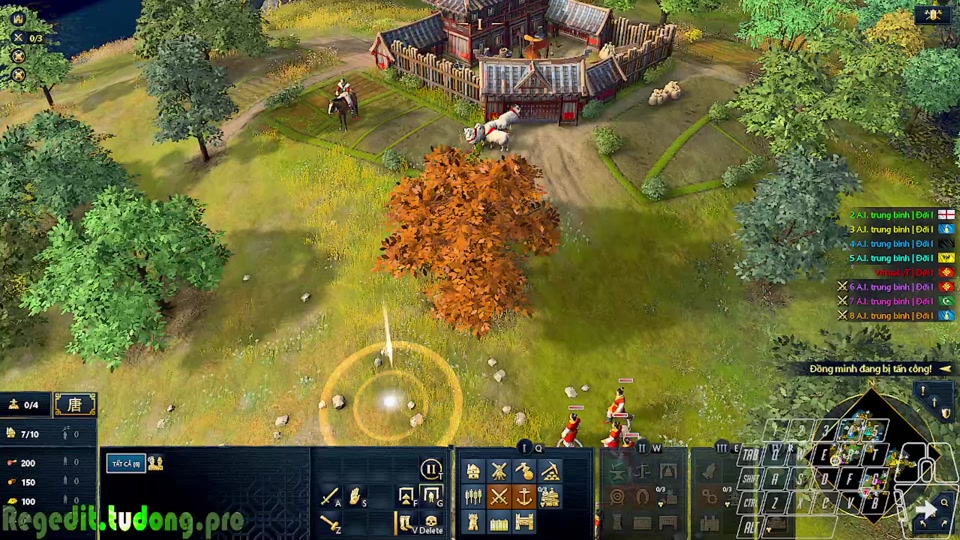Activate the hammer repair command
Screen dimensions: 960x540
[x=330, y=521]
